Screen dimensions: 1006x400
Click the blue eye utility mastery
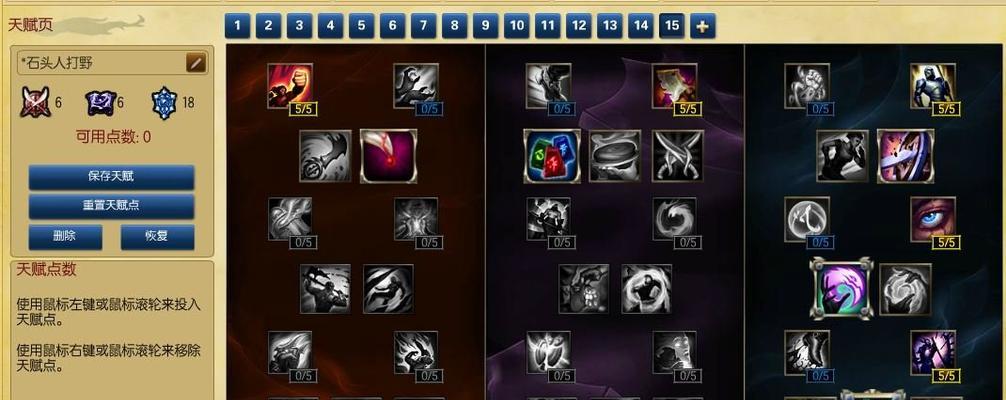click(x=932, y=219)
